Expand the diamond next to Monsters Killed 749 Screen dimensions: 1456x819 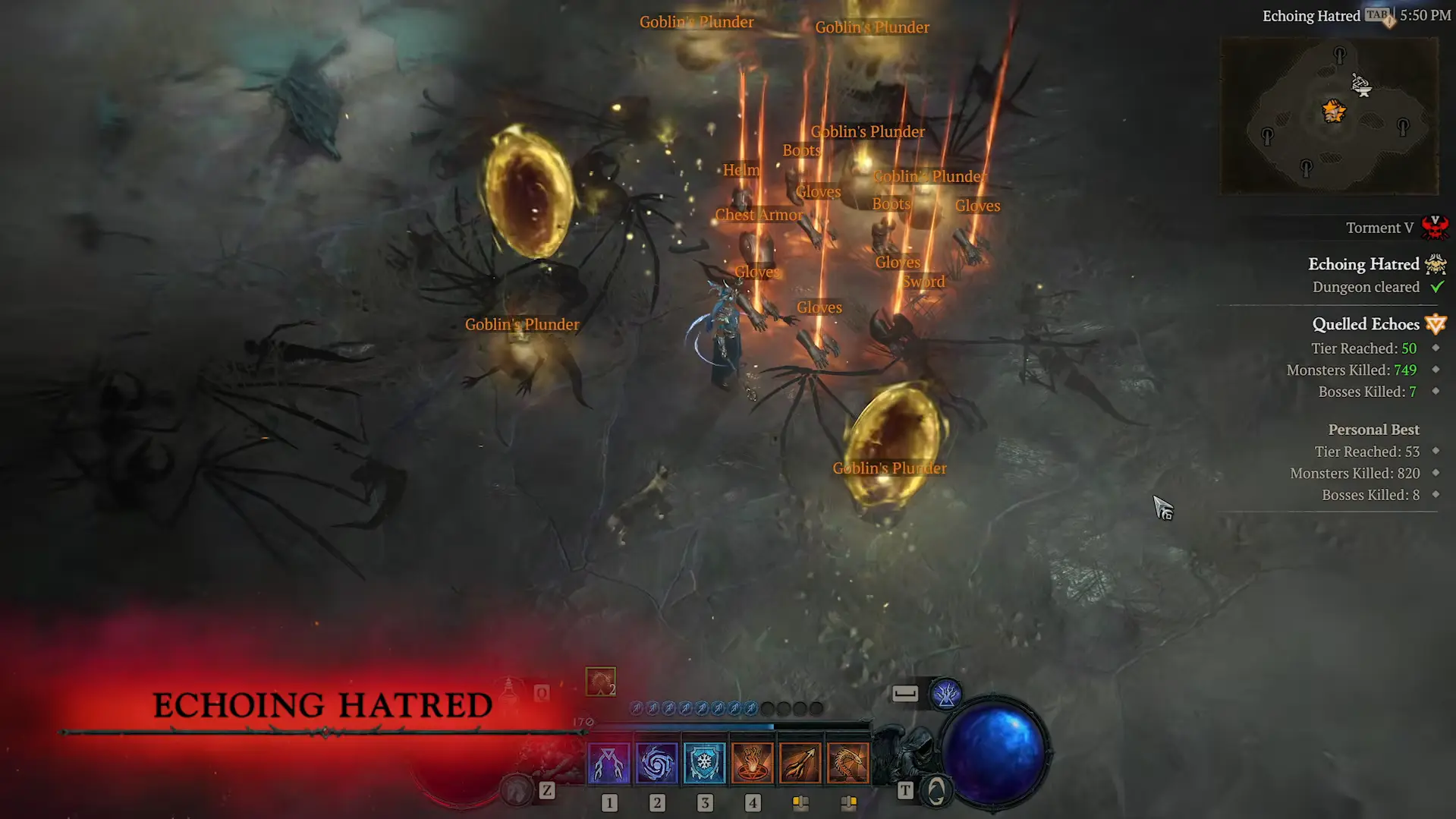pyautogui.click(x=1434, y=370)
